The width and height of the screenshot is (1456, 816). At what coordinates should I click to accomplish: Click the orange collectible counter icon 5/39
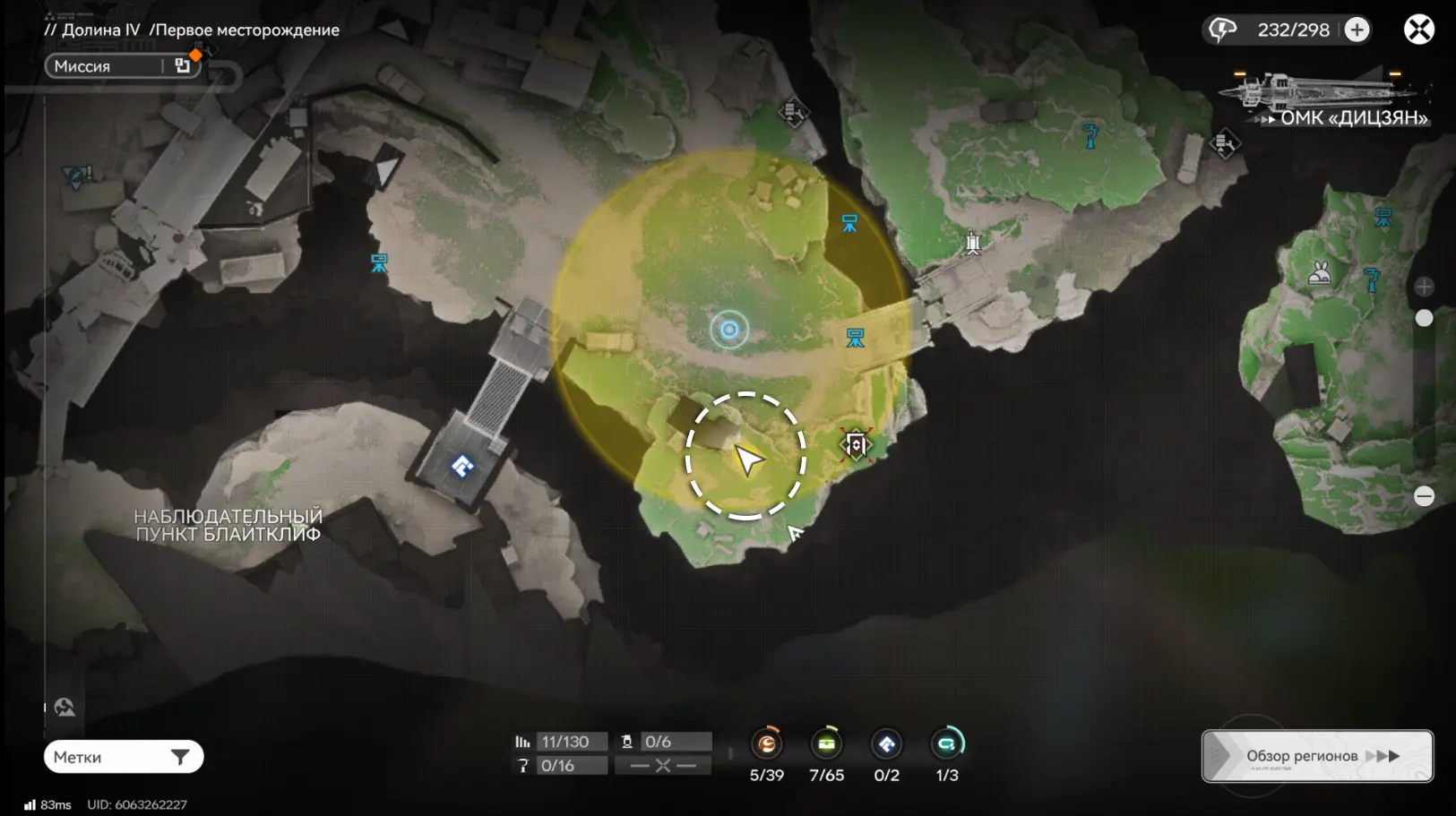pyautogui.click(x=767, y=743)
